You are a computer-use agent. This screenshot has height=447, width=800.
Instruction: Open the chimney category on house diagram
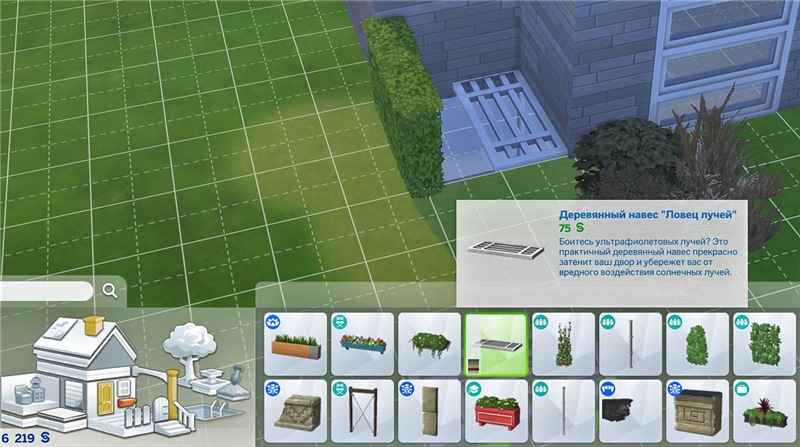[96, 327]
